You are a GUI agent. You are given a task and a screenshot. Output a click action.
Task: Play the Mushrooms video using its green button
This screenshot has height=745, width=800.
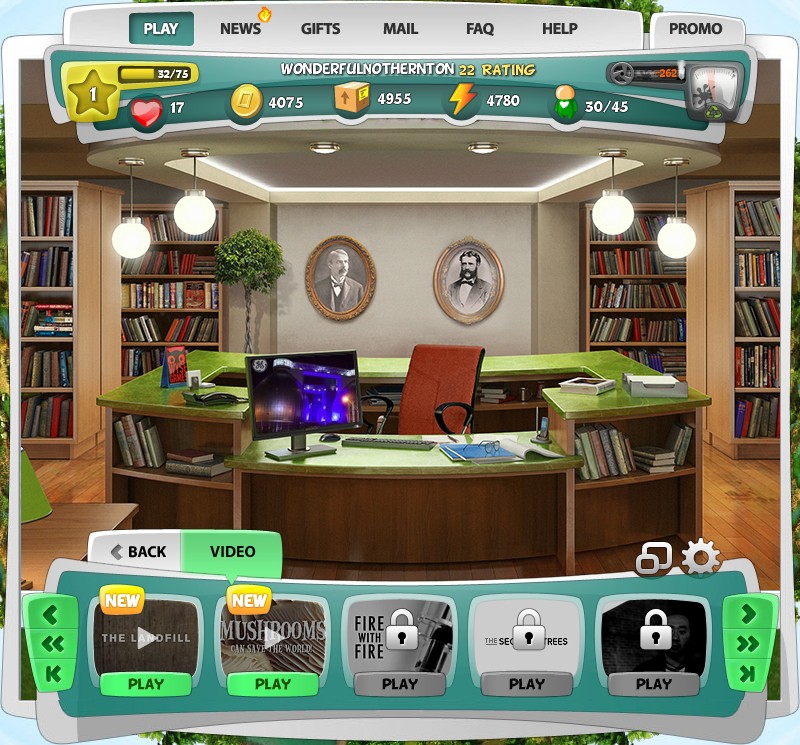tap(272, 684)
